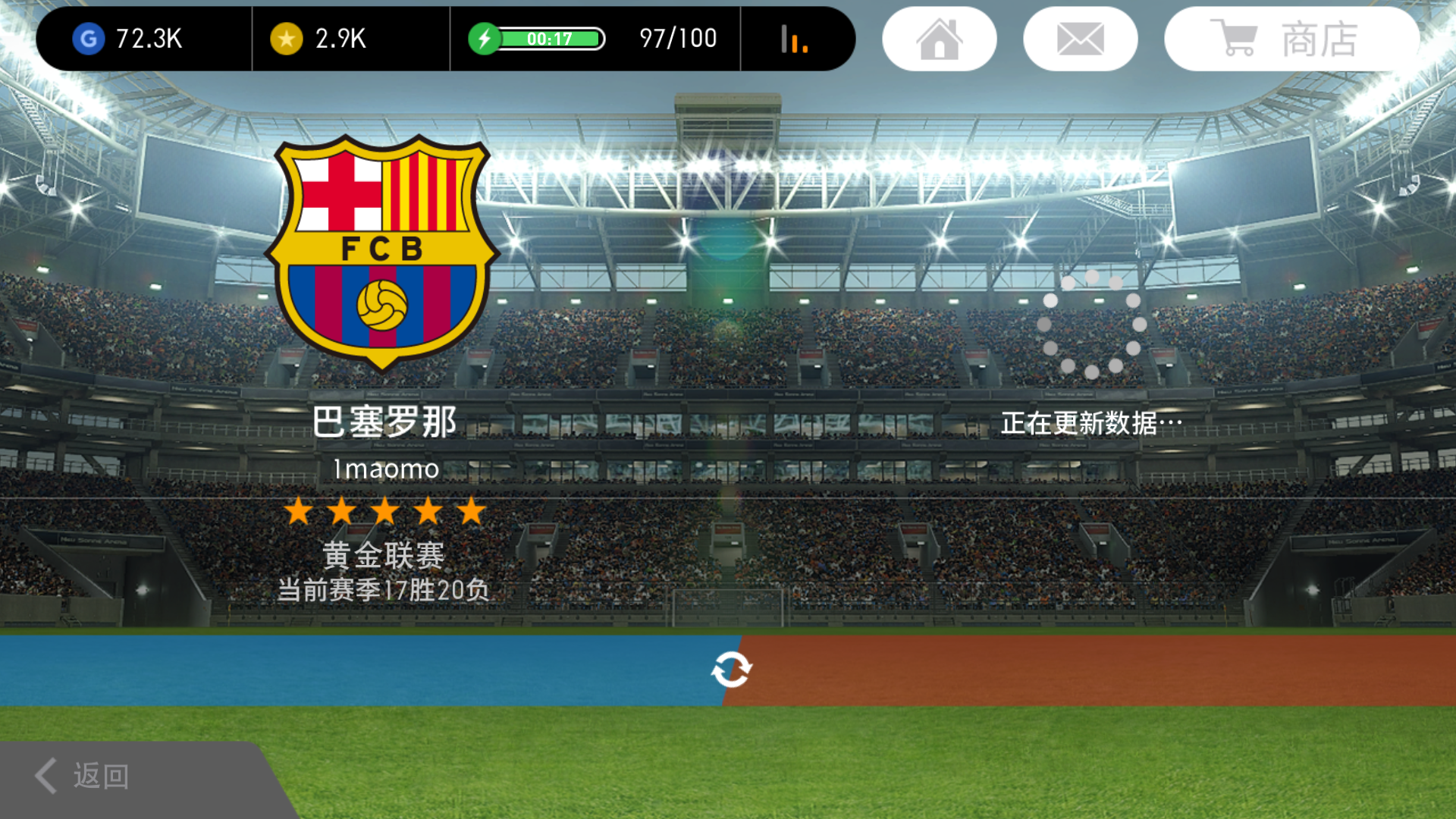
Task: Go to the home screen
Action: (939, 39)
